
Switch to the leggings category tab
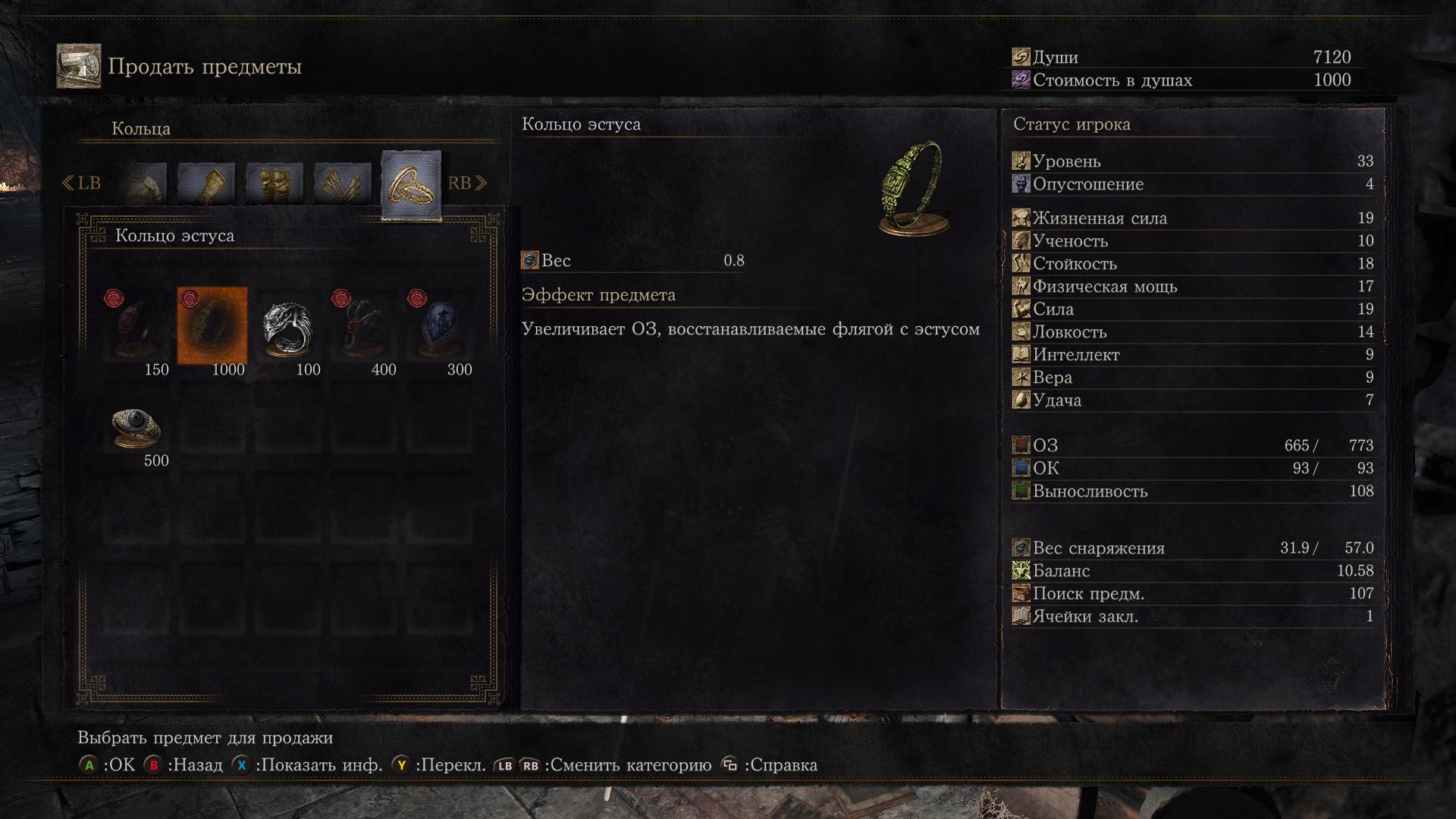tap(275, 184)
